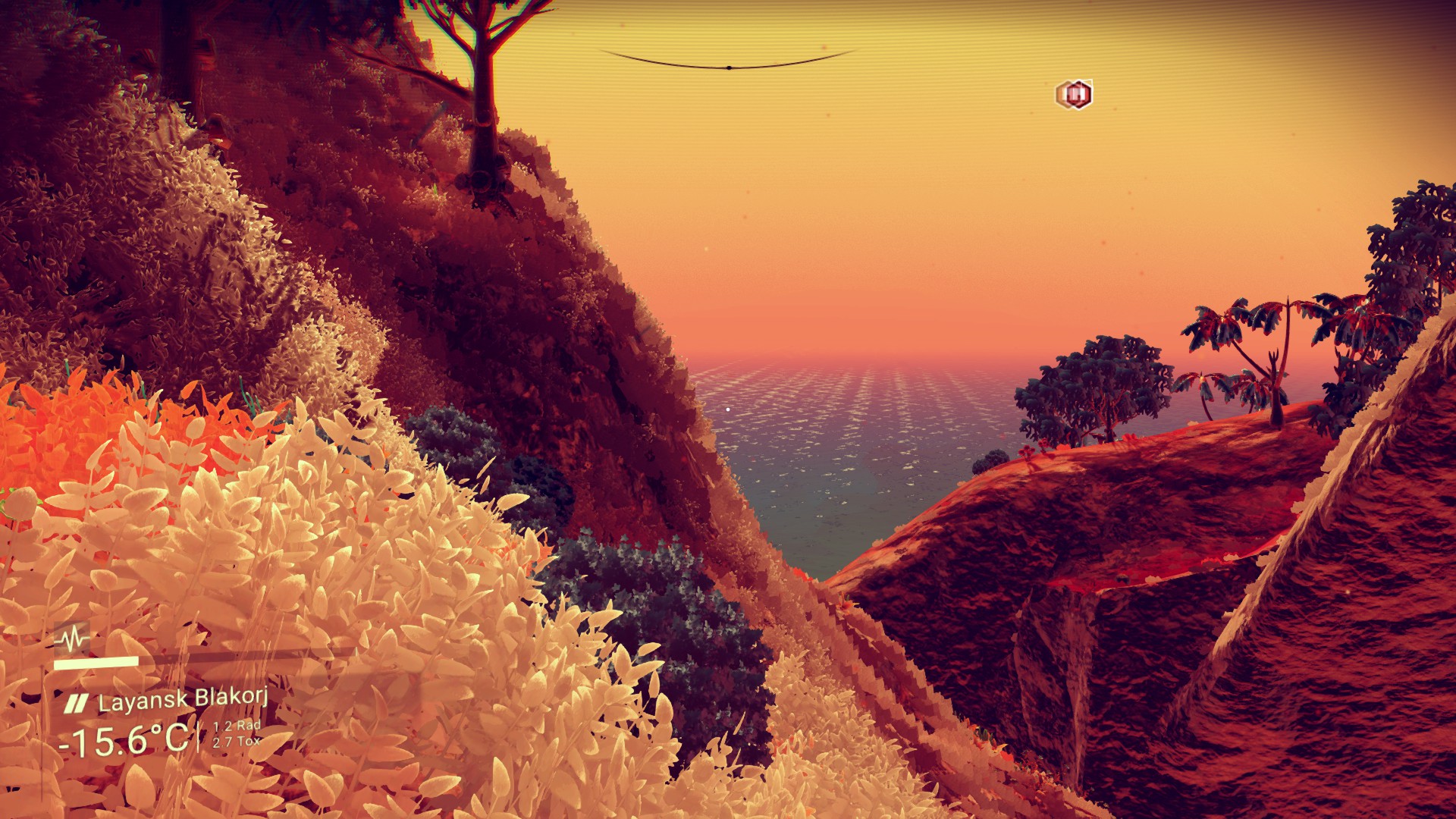This screenshot has width=1456, height=819.
Task: Click the red hexagonal waypoint marker
Action: pos(1074,94)
